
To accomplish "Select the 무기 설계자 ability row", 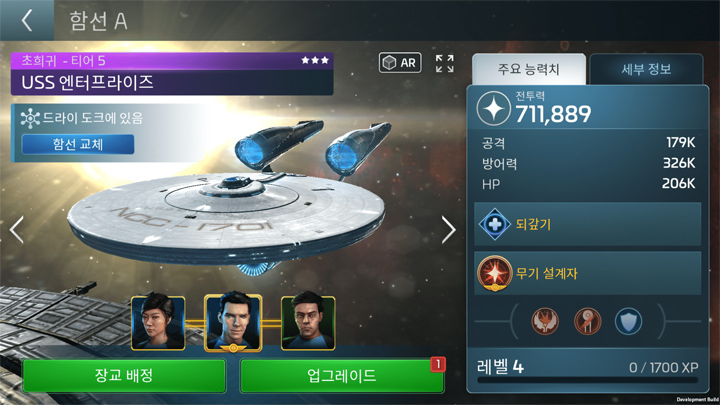I will [588, 272].
